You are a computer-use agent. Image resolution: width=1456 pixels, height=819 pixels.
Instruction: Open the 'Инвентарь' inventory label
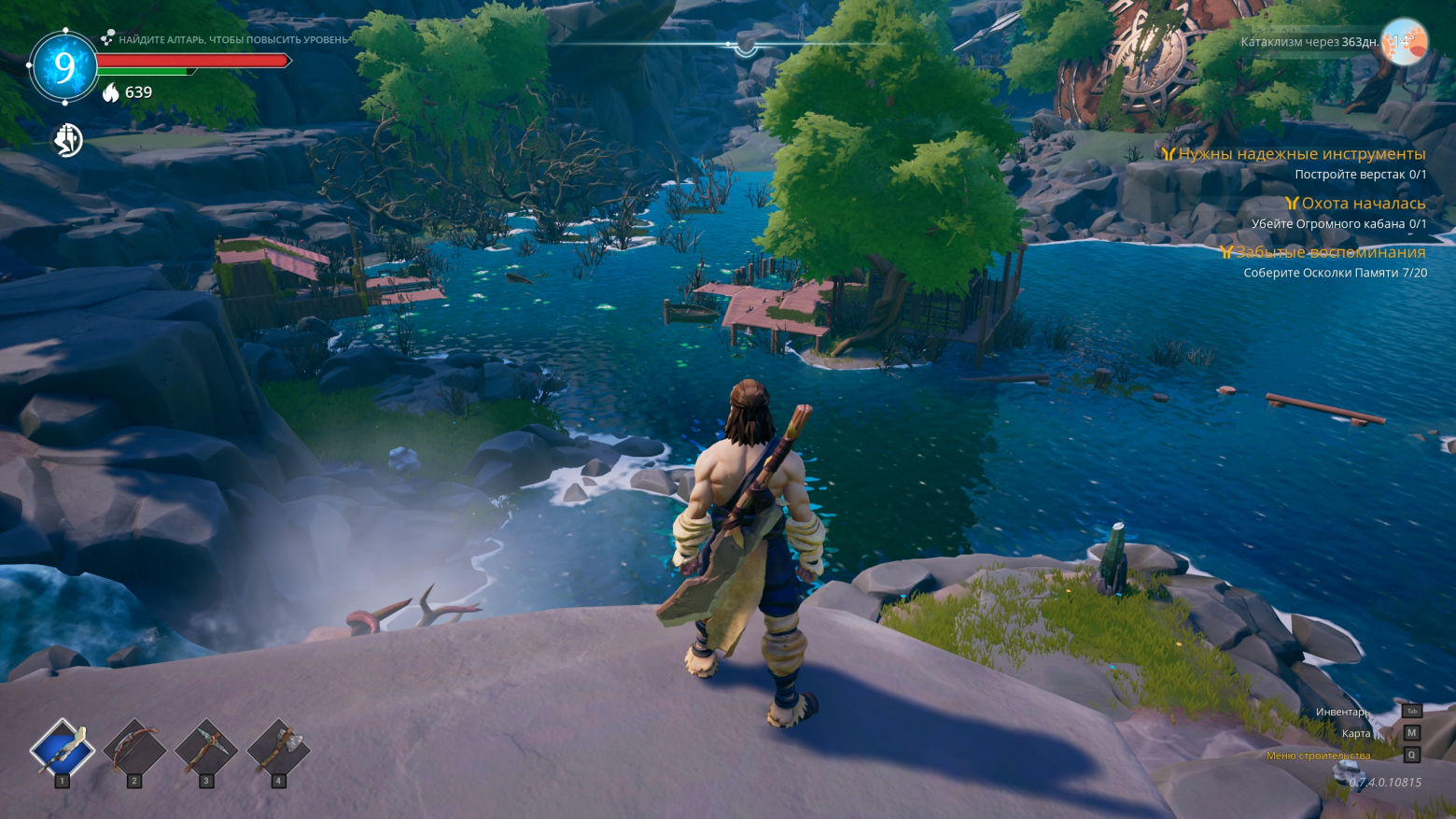click(x=1343, y=712)
